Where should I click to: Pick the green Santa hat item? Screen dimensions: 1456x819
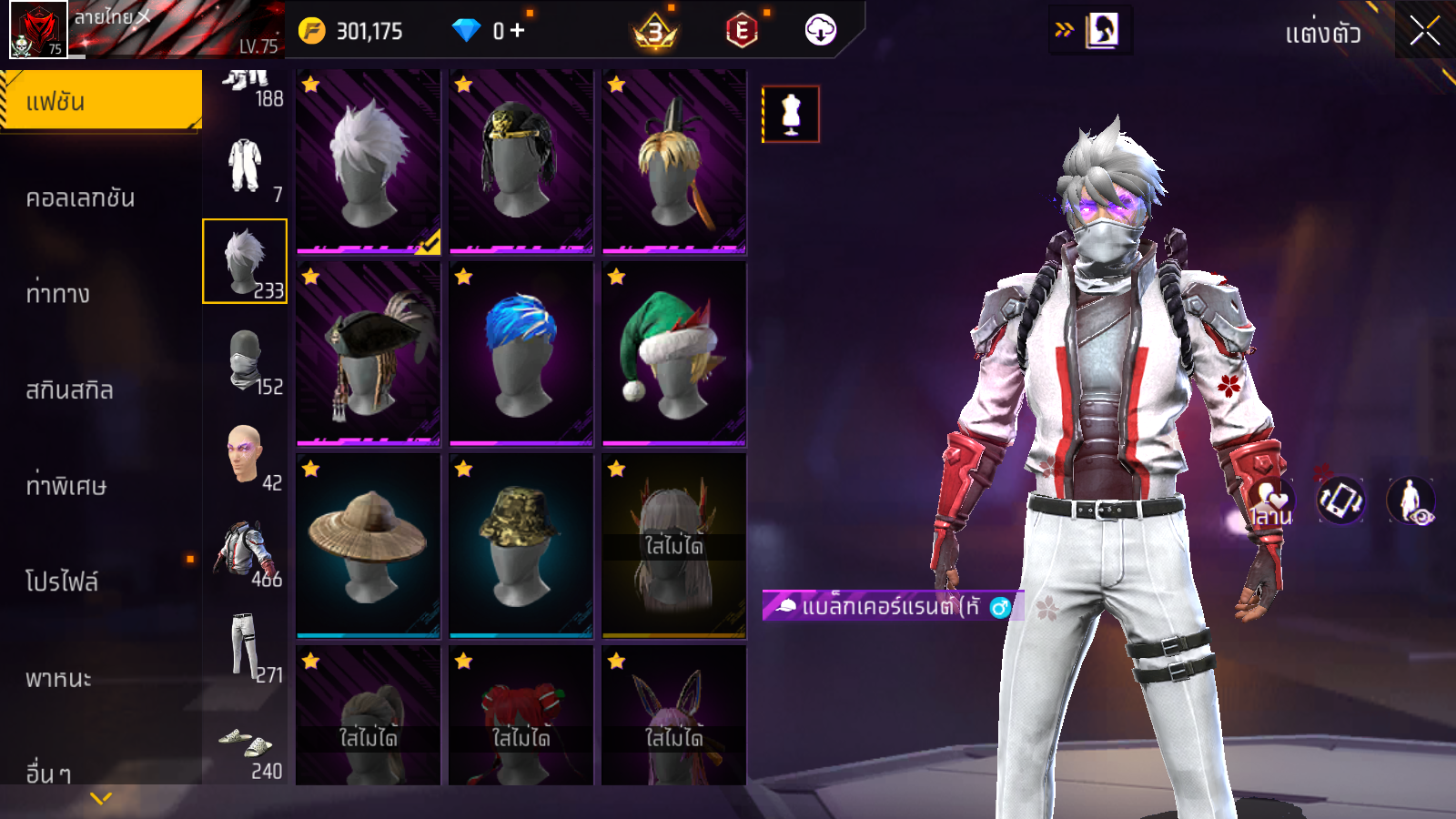click(673, 354)
